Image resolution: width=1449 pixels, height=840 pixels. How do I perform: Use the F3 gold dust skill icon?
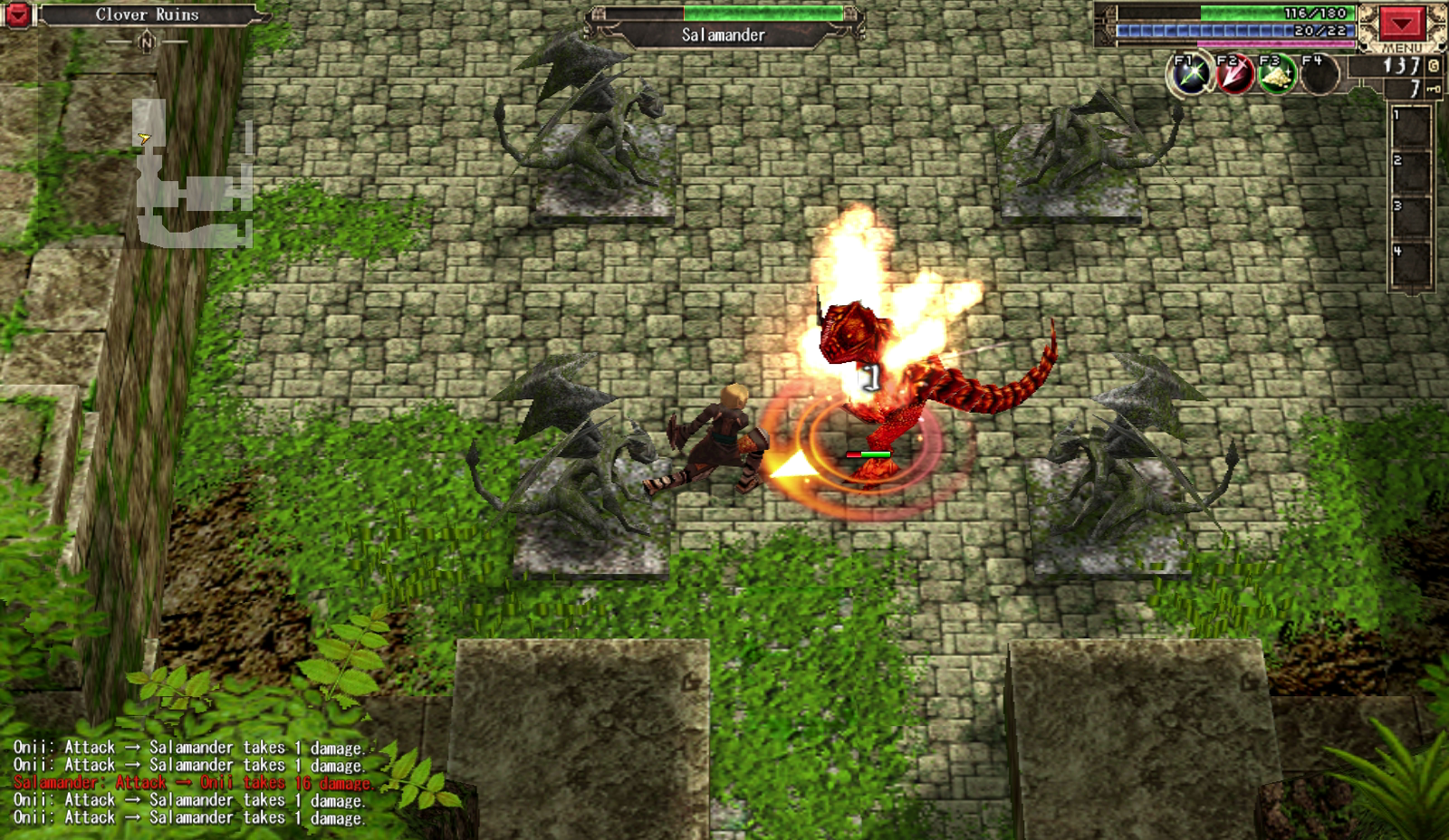[x=1275, y=73]
